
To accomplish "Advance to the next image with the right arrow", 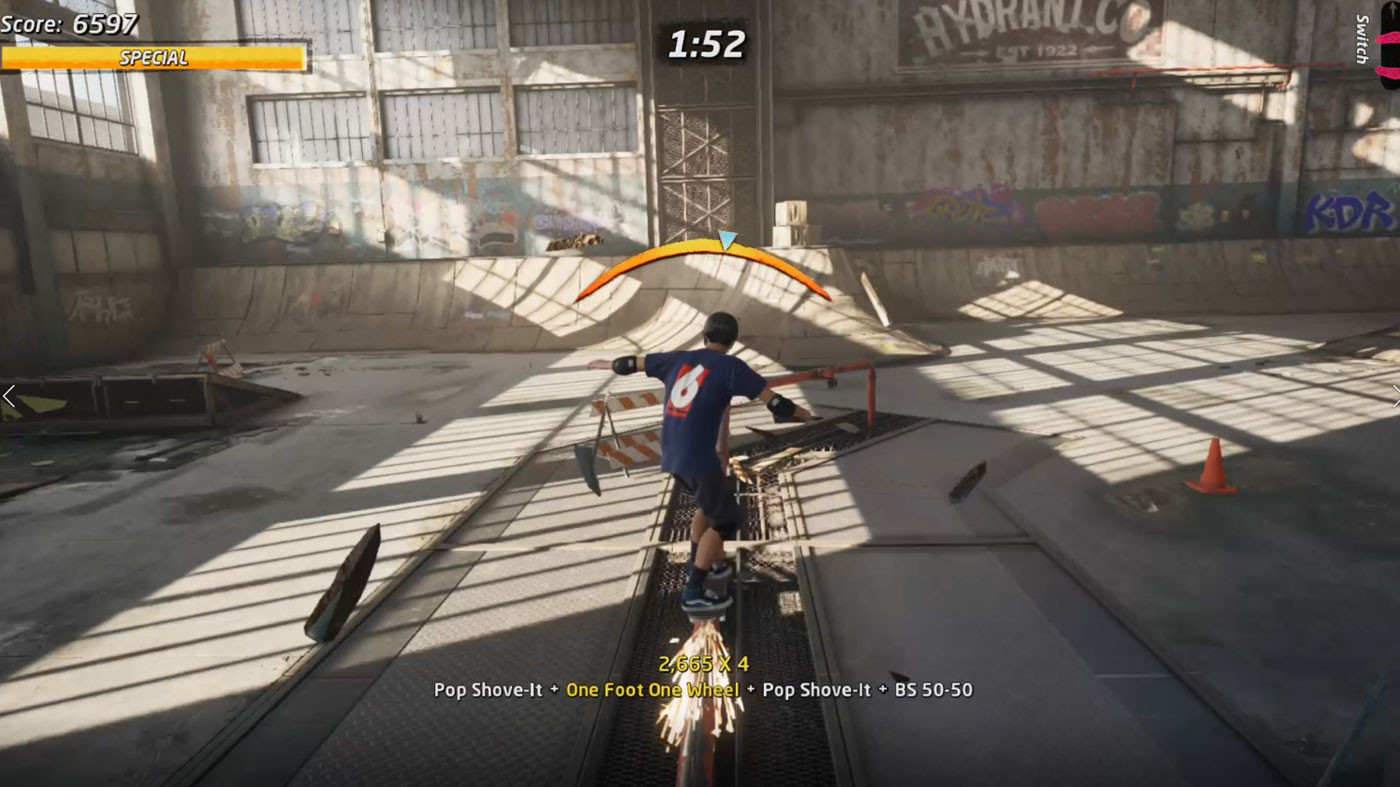I will point(1393,396).
